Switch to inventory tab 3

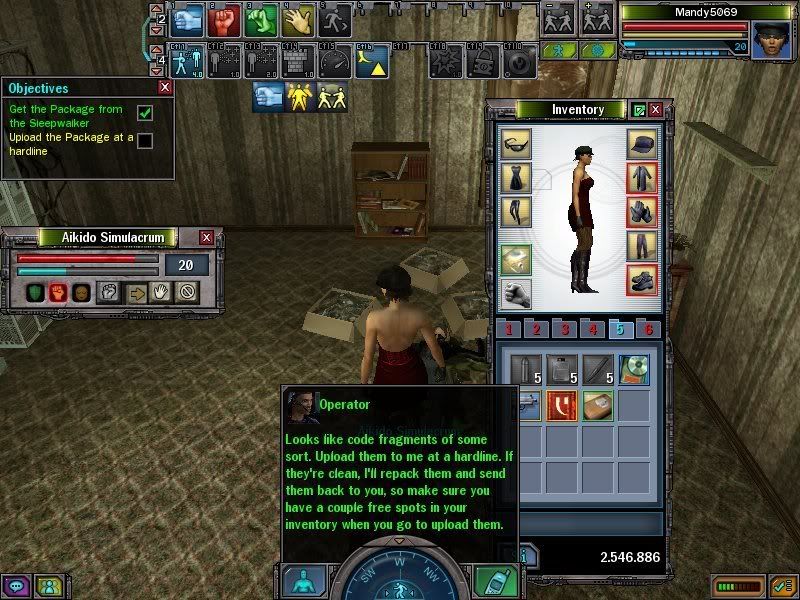click(564, 329)
